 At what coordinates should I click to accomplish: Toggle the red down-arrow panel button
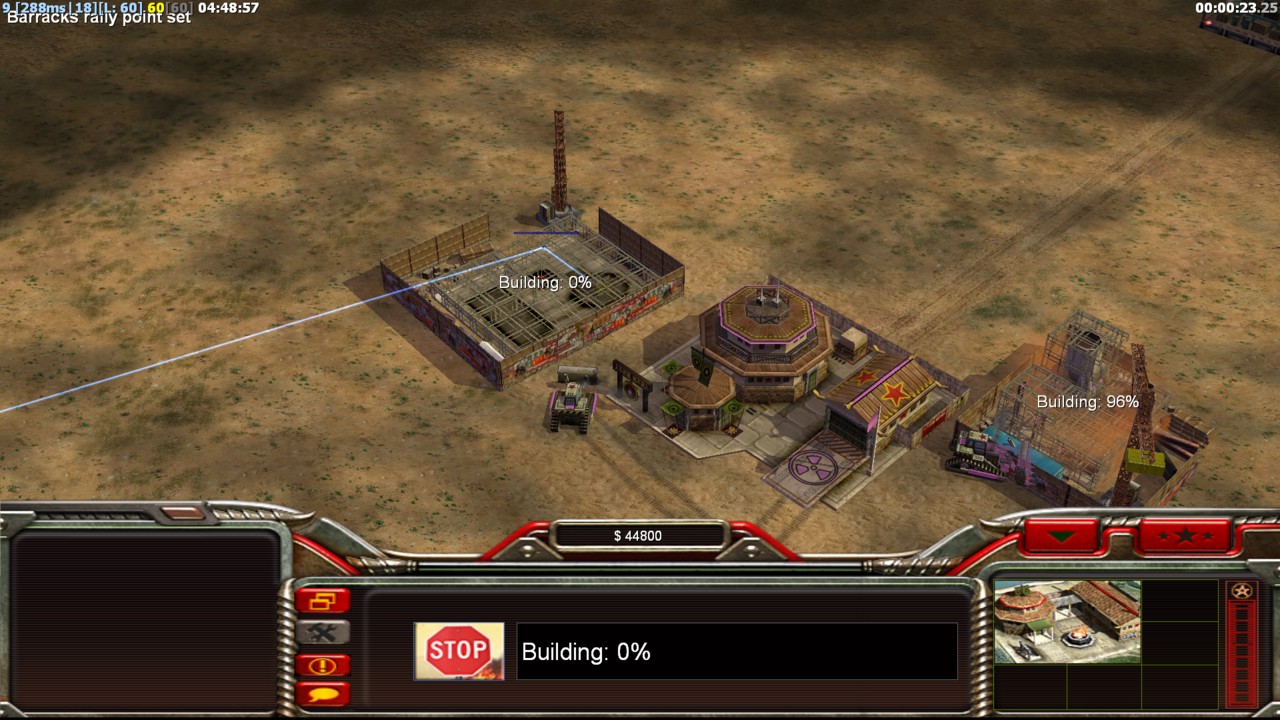tap(1061, 536)
